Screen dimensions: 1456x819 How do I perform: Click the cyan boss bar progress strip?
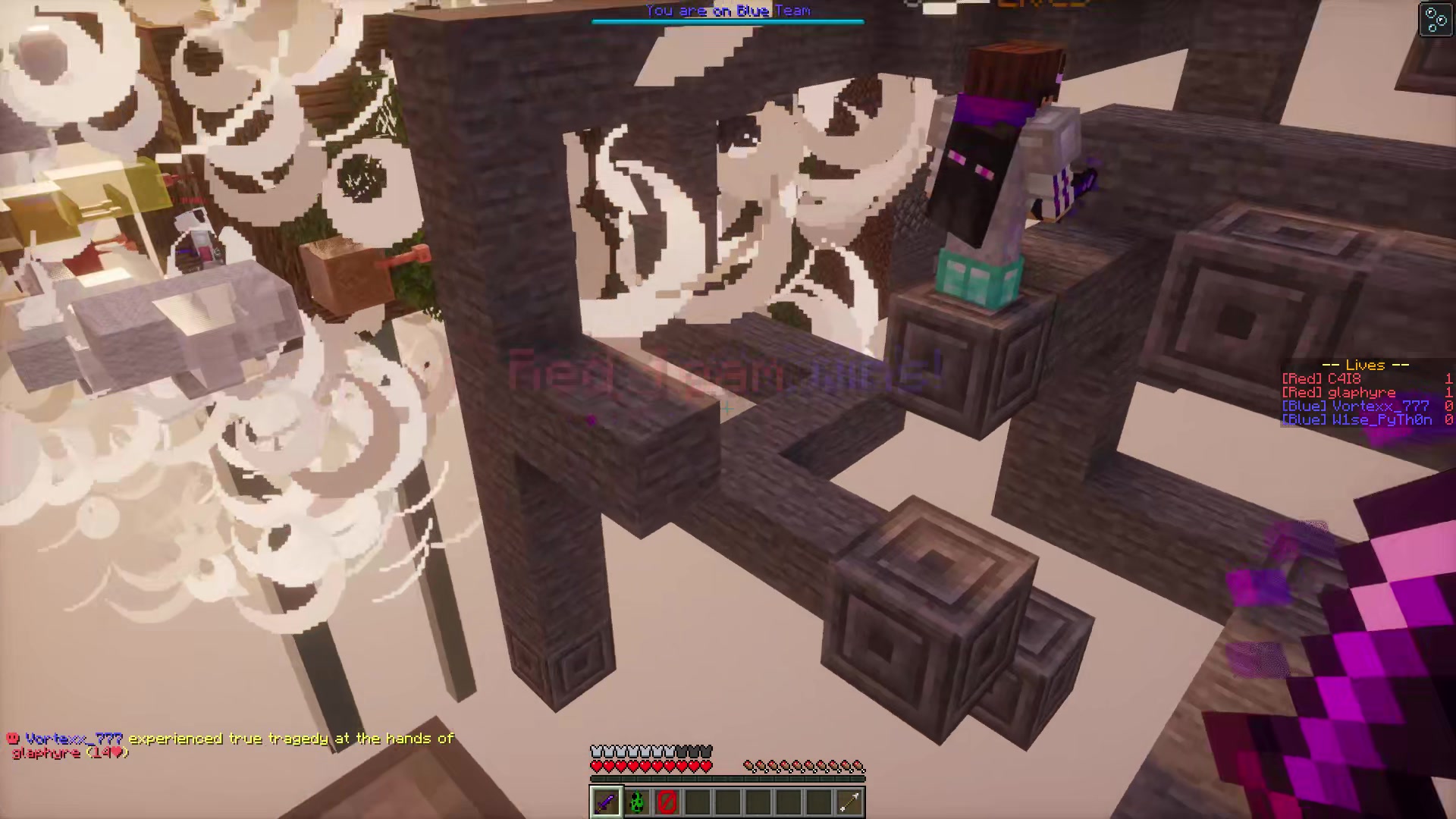point(726,21)
